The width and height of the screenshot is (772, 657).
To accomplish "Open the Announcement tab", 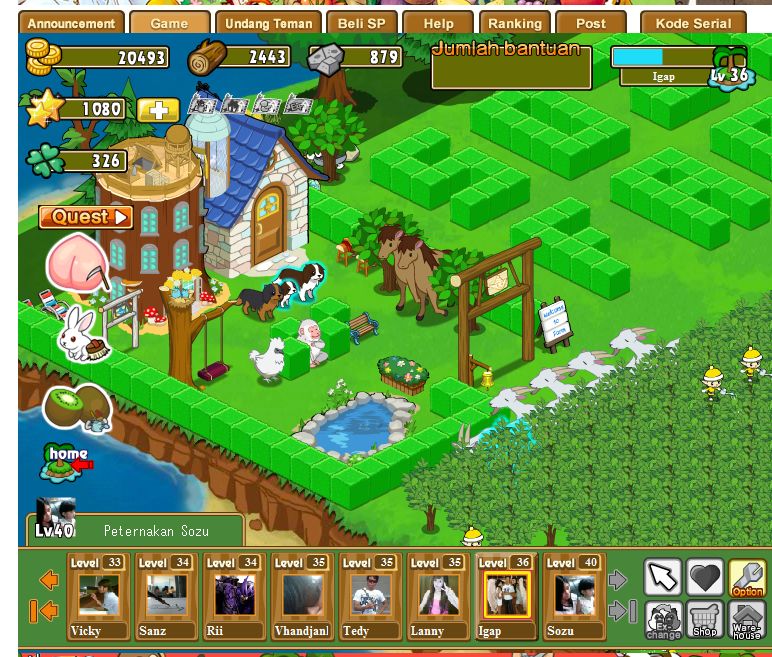I will coord(71,23).
